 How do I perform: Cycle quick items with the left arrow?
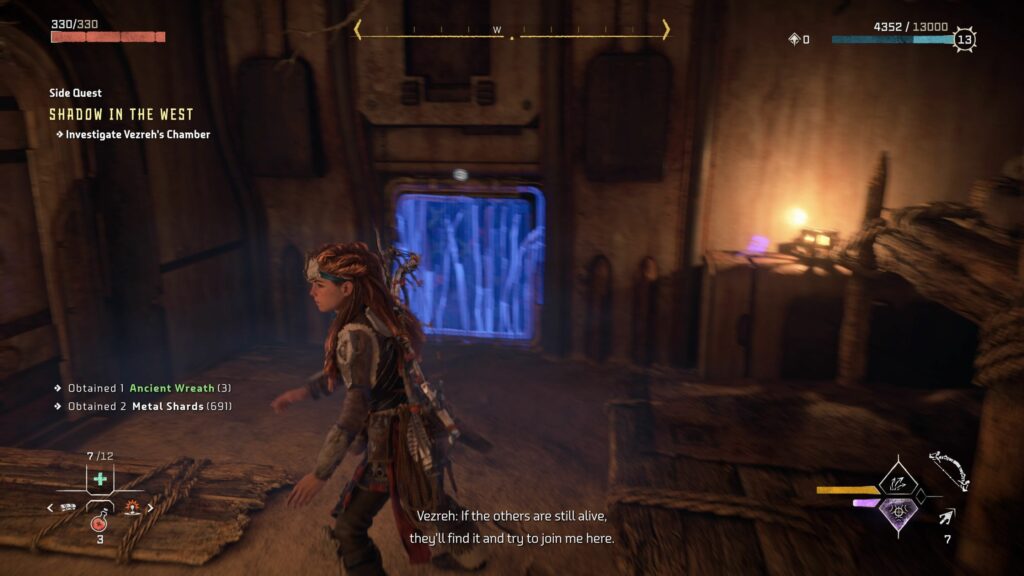(50, 508)
